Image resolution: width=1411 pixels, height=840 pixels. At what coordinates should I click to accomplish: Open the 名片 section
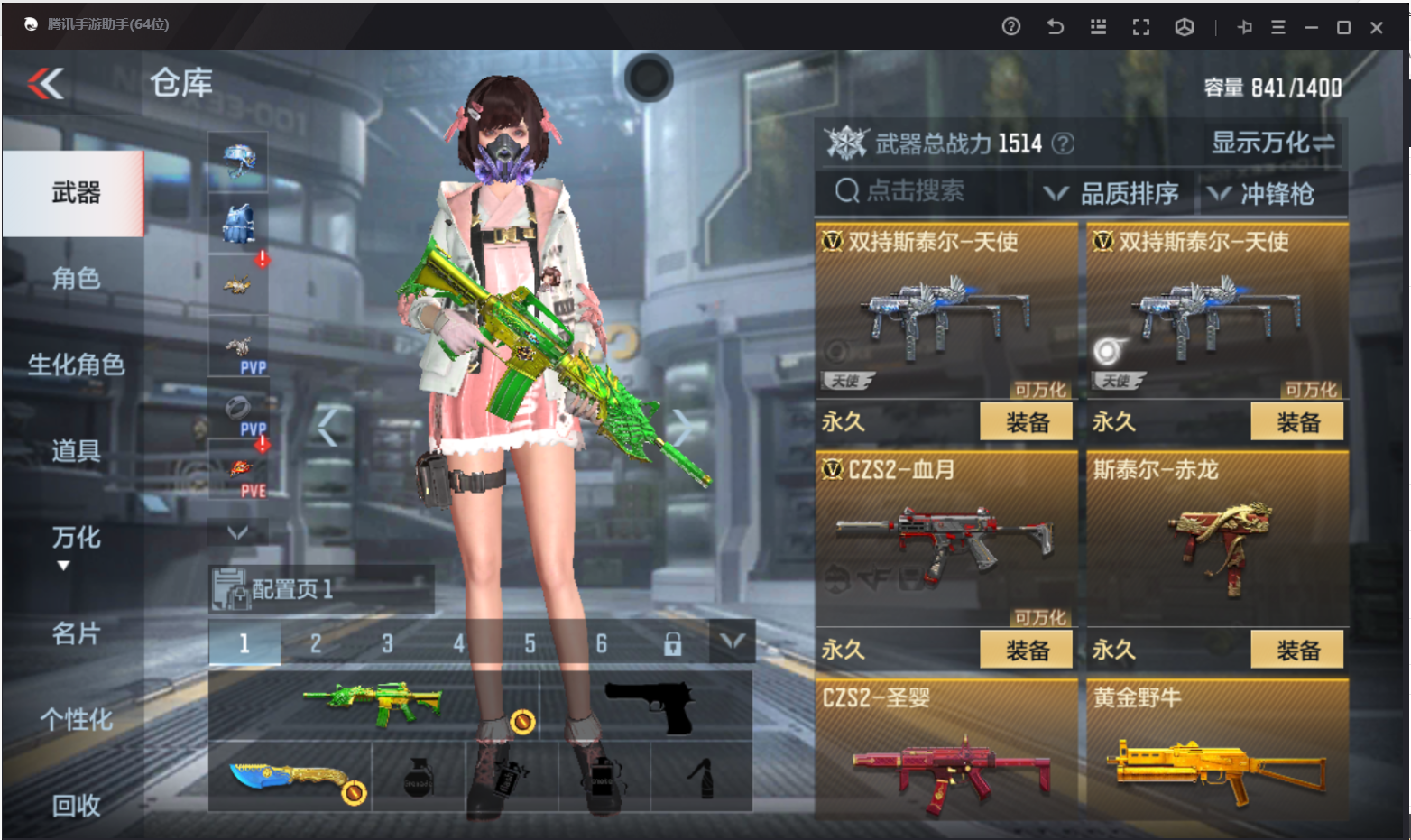pyautogui.click(x=76, y=633)
